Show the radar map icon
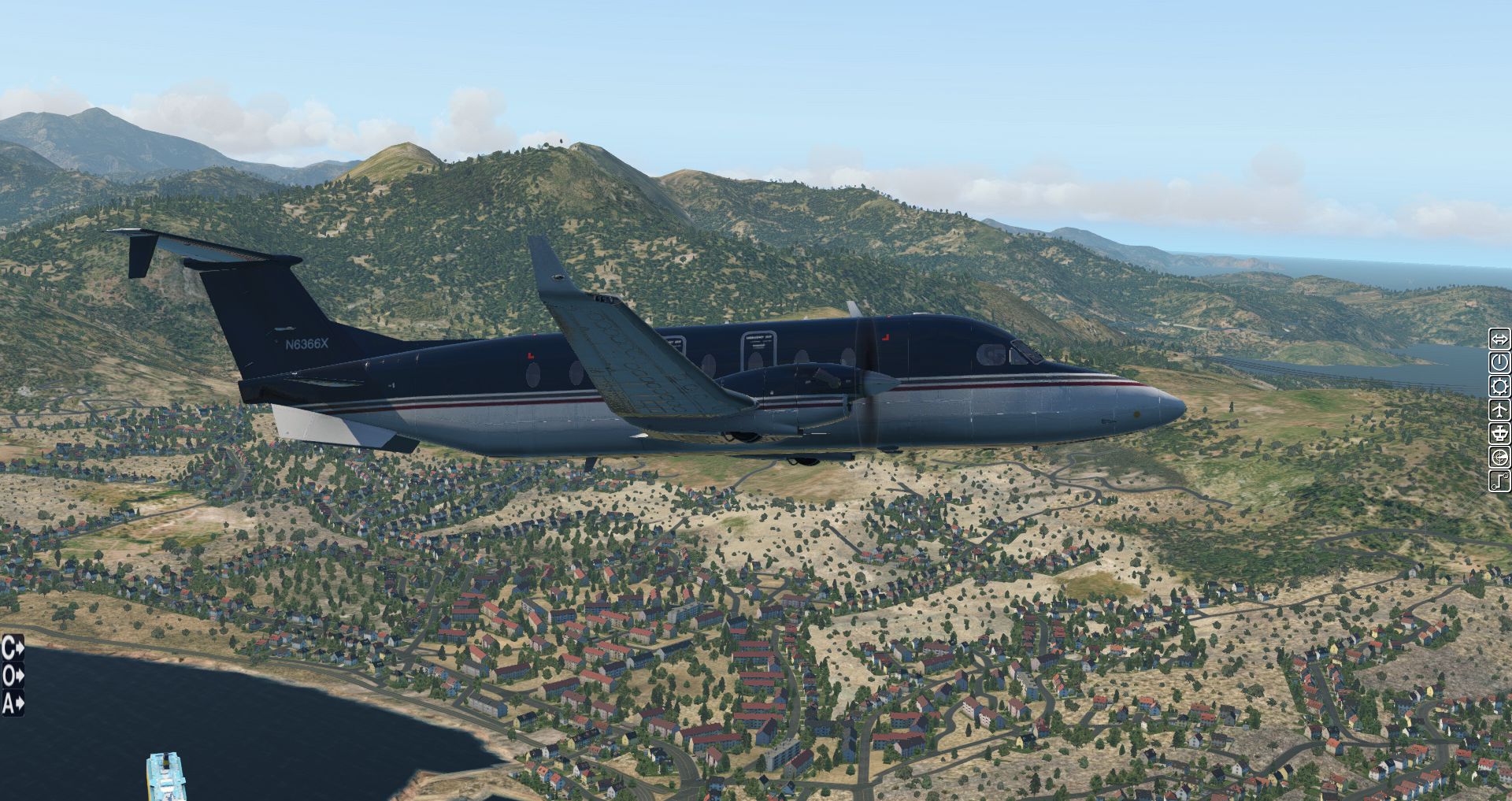 point(1499,458)
